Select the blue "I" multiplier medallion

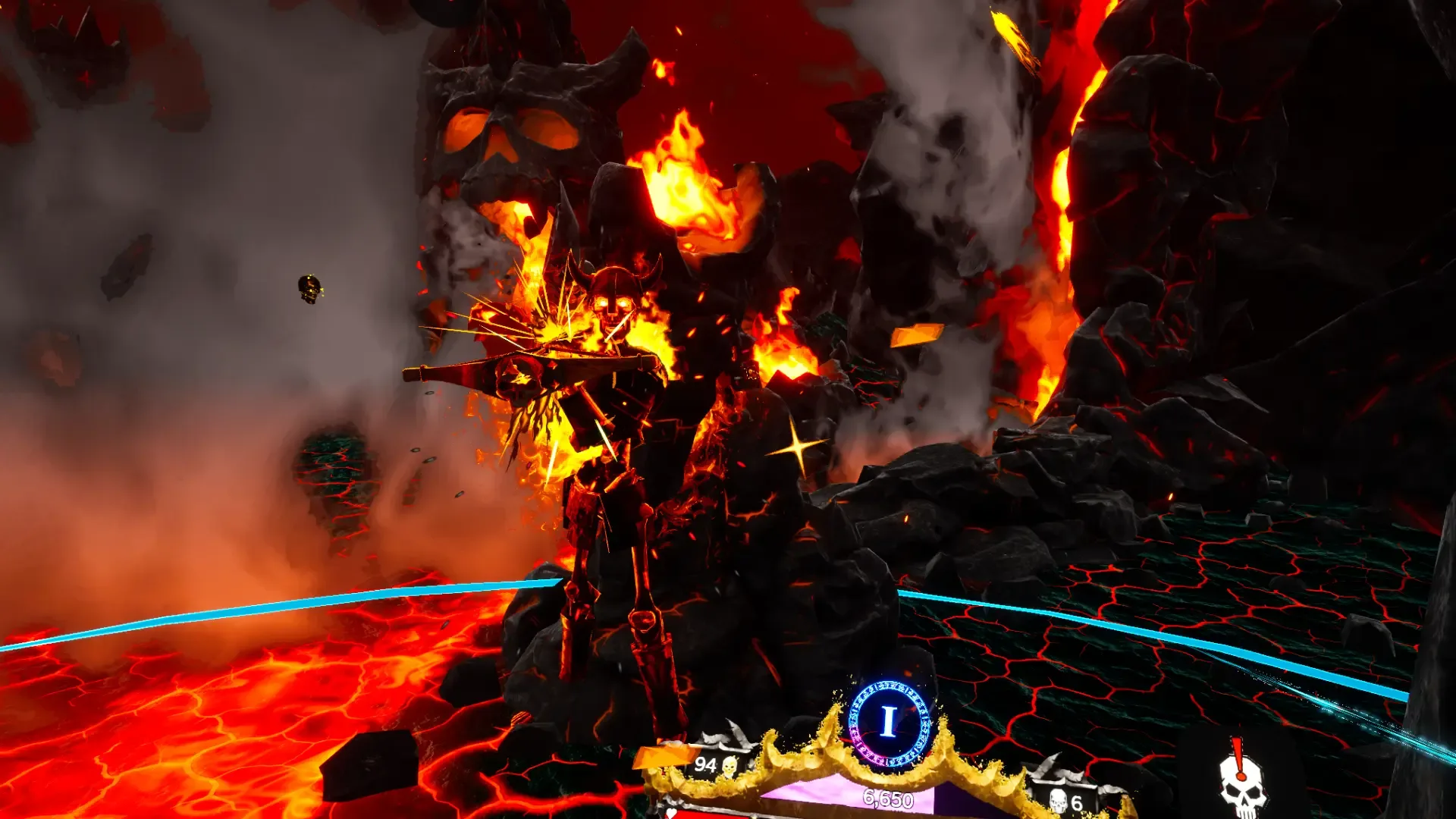tap(889, 722)
